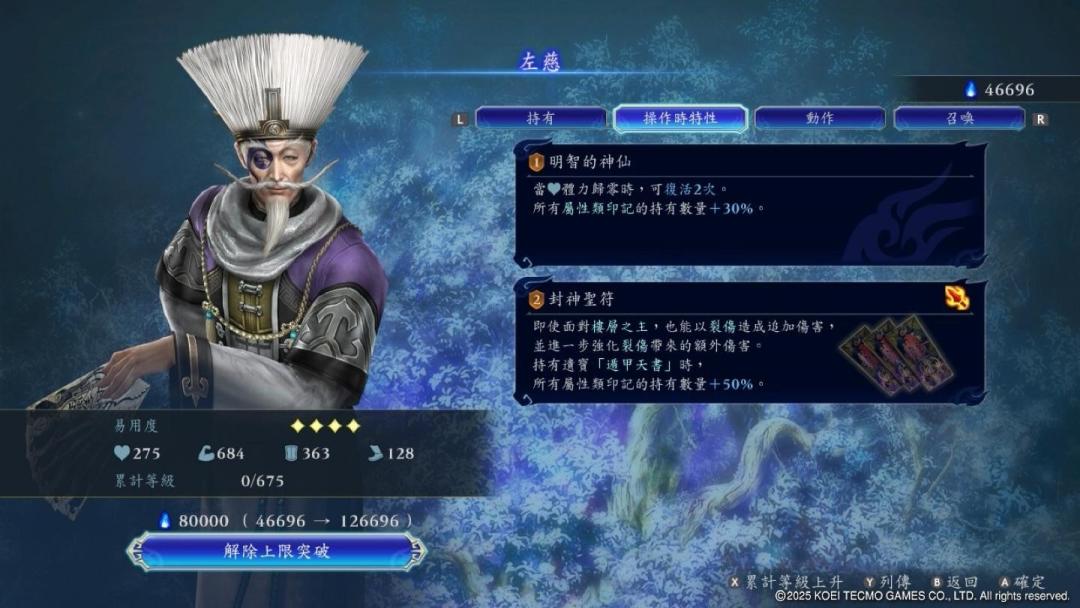Viewport: 1080px width, 608px height.
Task: Select the 操作時特性 tab
Action: [x=680, y=118]
